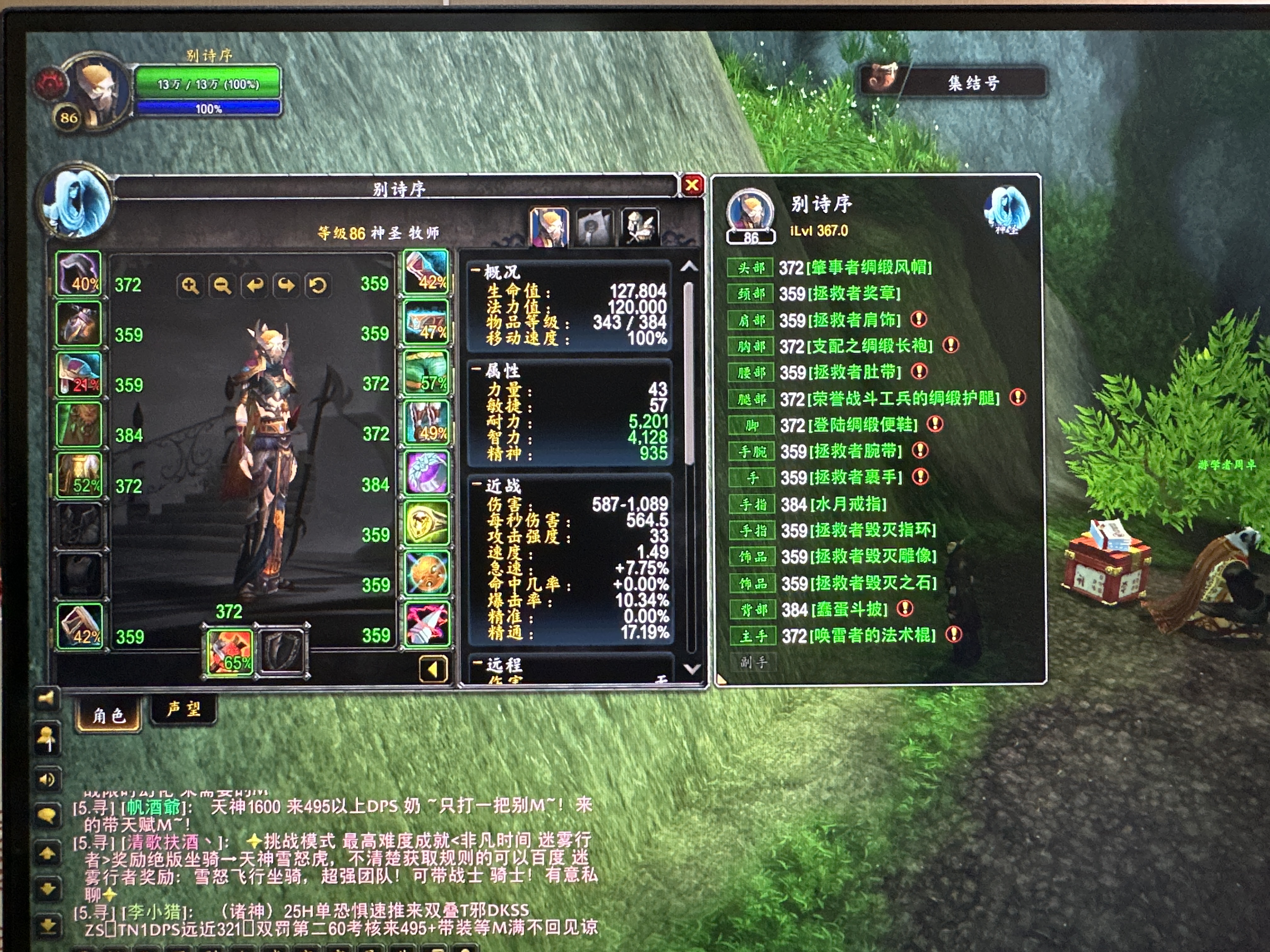
Task: Collapse the 属性 attributes section
Action: [x=476, y=369]
